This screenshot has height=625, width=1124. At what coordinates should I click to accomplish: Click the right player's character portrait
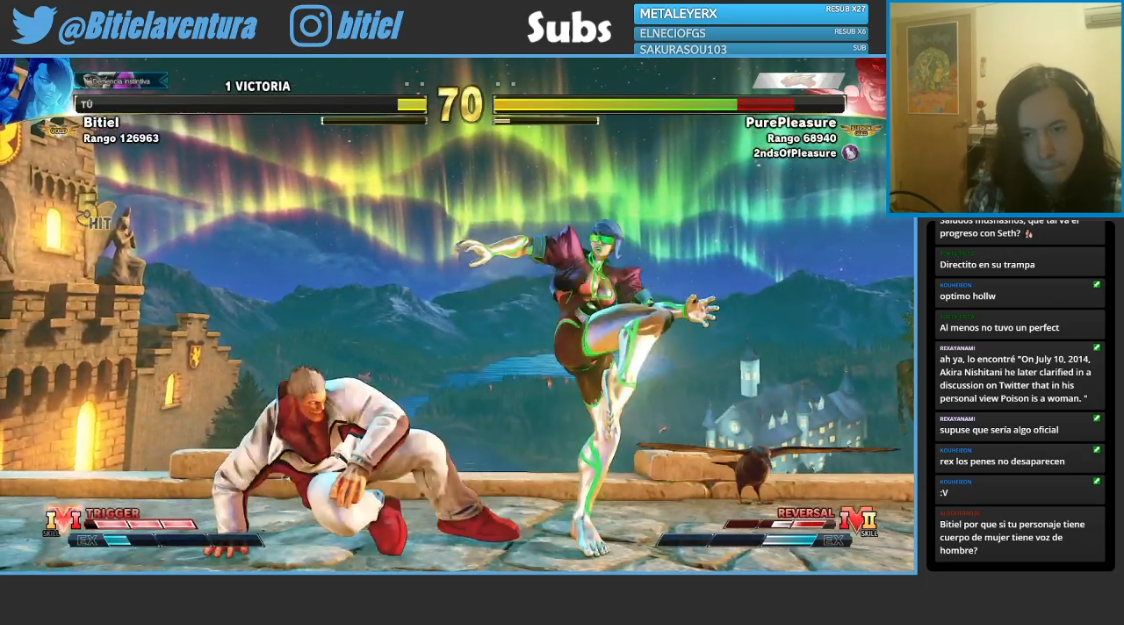click(868, 88)
